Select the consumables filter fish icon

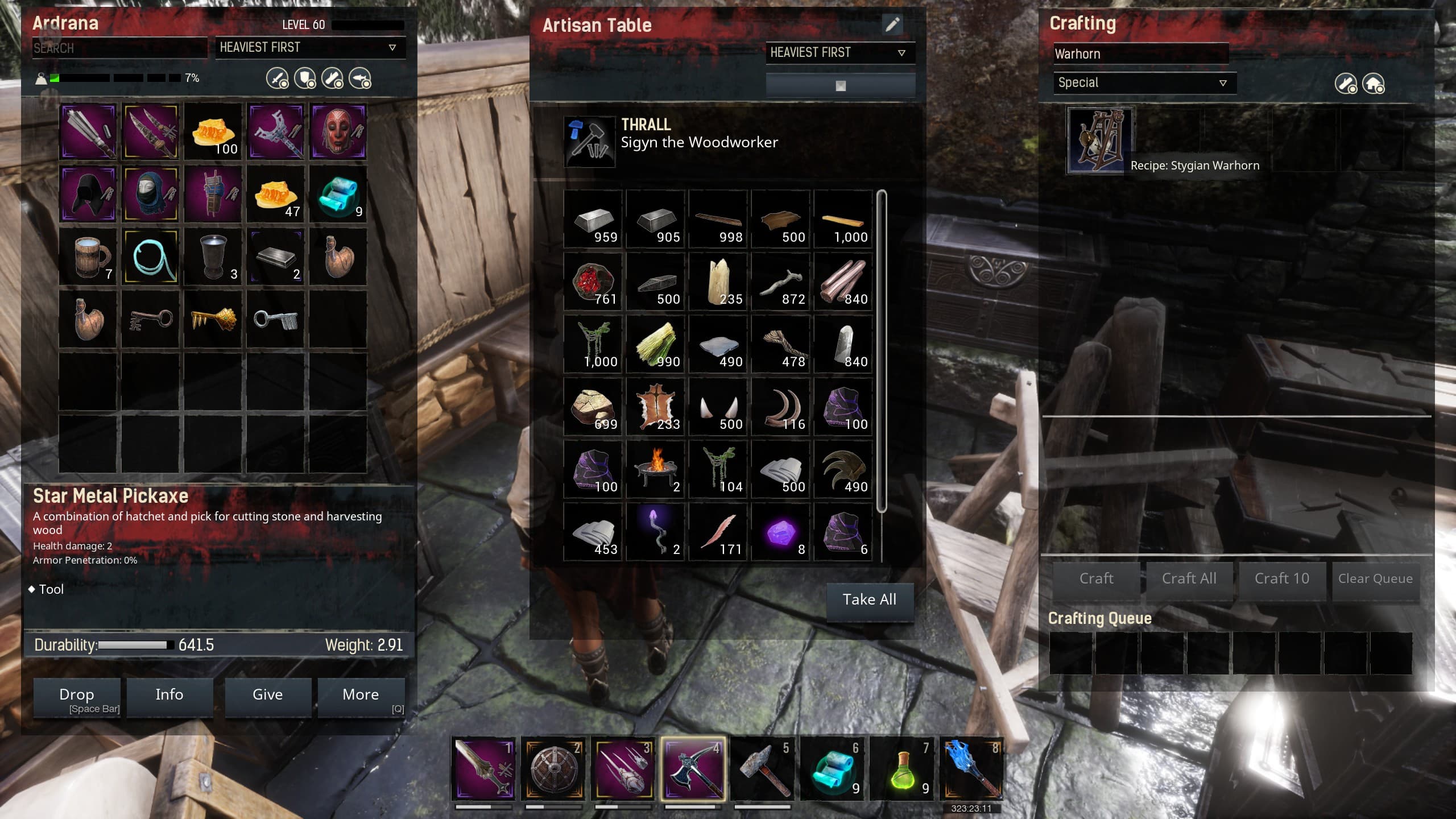pos(361,78)
